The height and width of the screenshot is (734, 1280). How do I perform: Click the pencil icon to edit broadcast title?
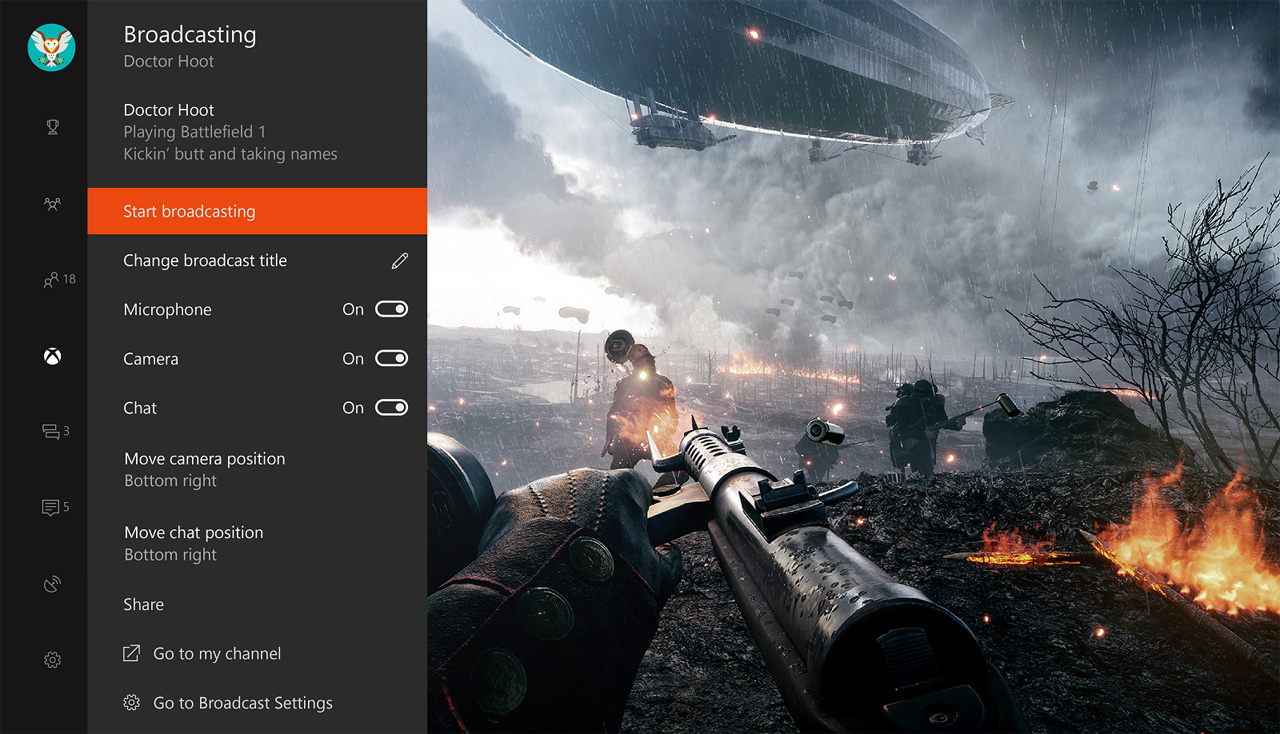pyautogui.click(x=399, y=259)
